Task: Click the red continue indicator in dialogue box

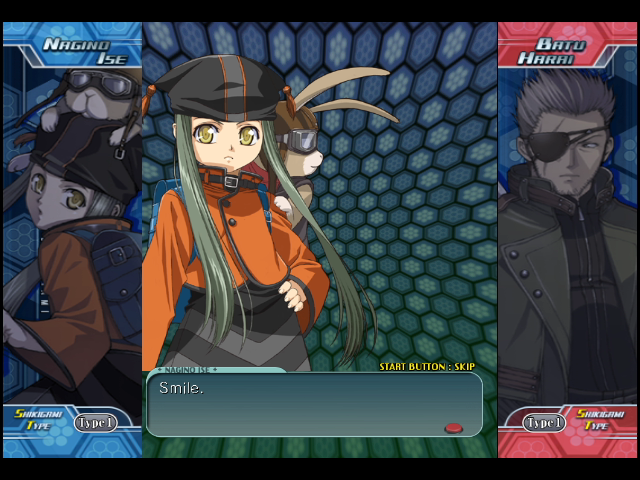Action: click(x=453, y=428)
